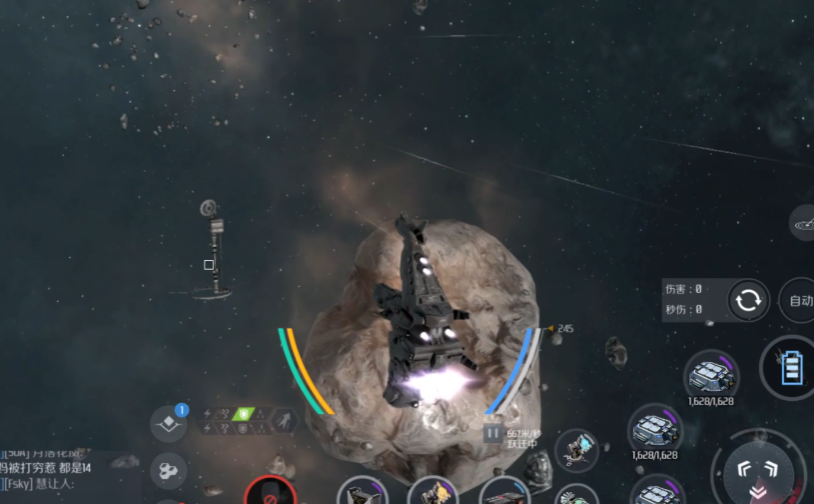Image resolution: width=814 pixels, height=504 pixels.
Task: Click the red-ringed disabled module
Action: [x=269, y=493]
